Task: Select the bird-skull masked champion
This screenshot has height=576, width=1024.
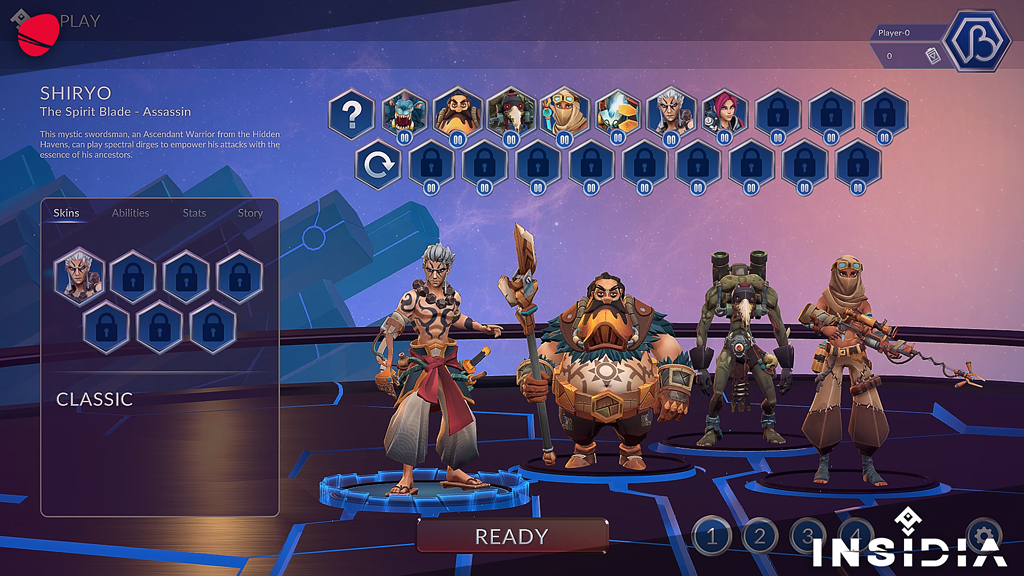Action: tap(511, 113)
